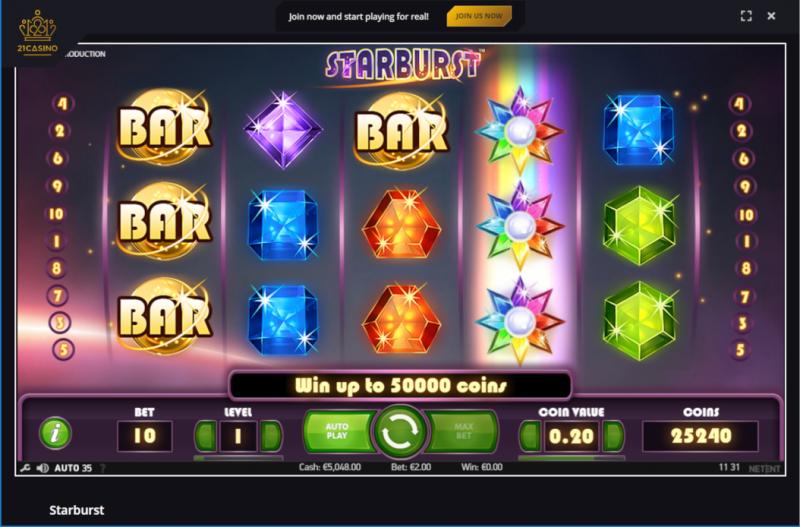Close the game window

[x=772, y=16]
